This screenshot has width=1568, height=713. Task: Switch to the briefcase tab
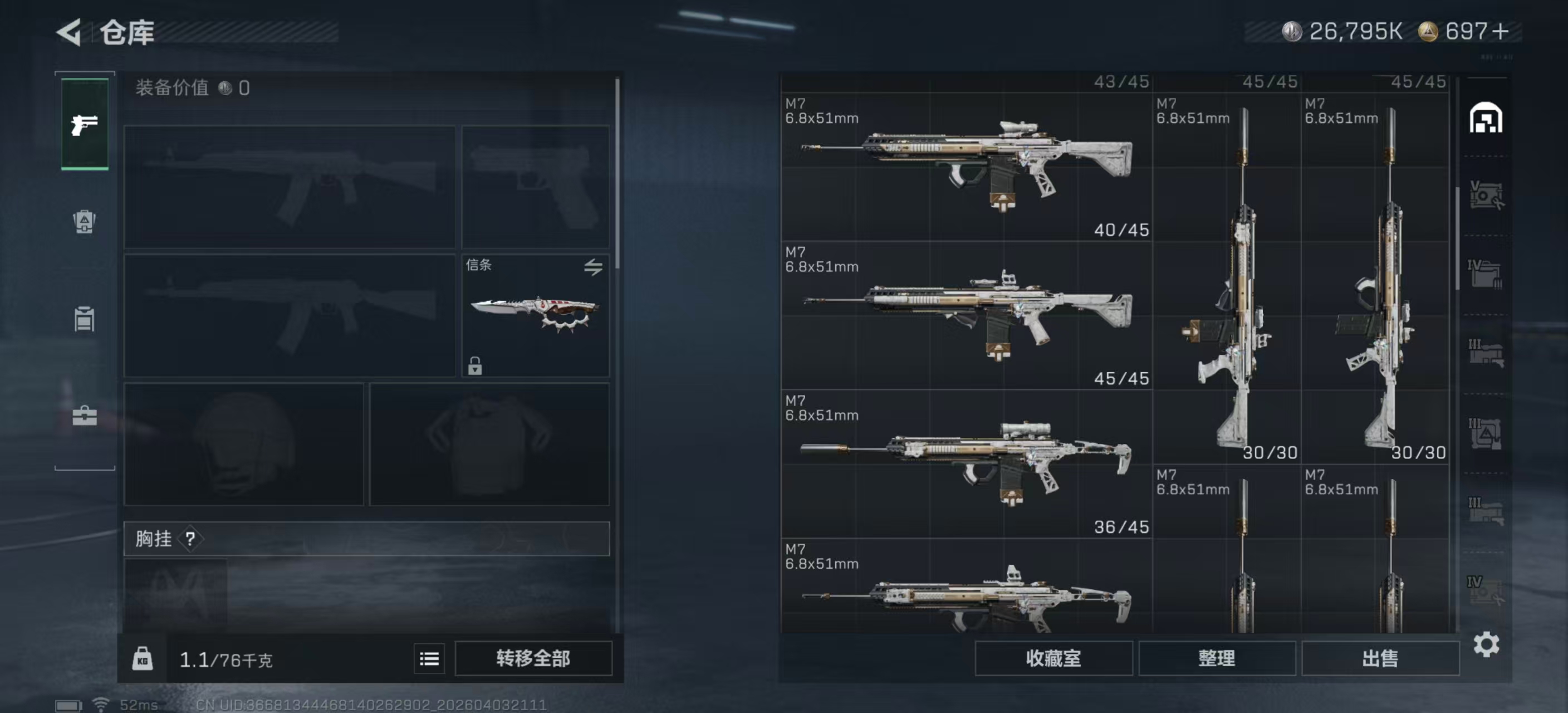coord(85,416)
